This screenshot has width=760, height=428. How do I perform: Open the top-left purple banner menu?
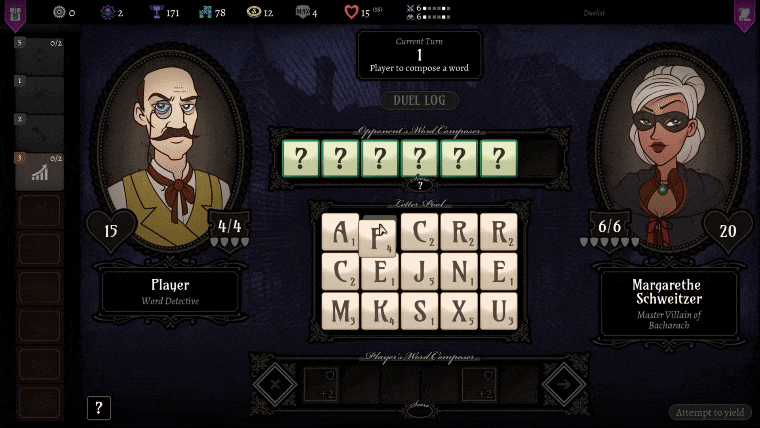[15, 14]
